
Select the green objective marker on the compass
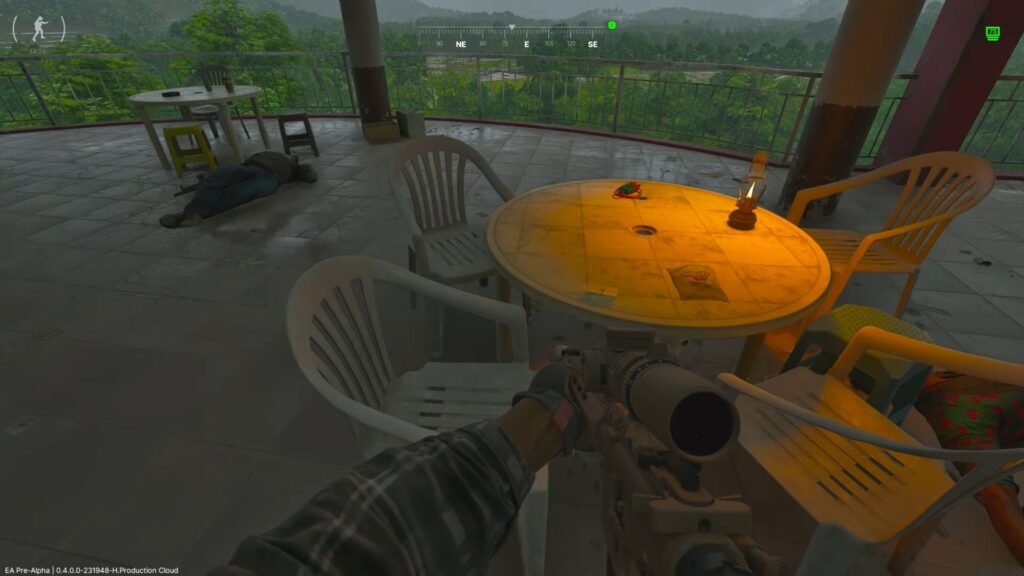tap(612, 25)
